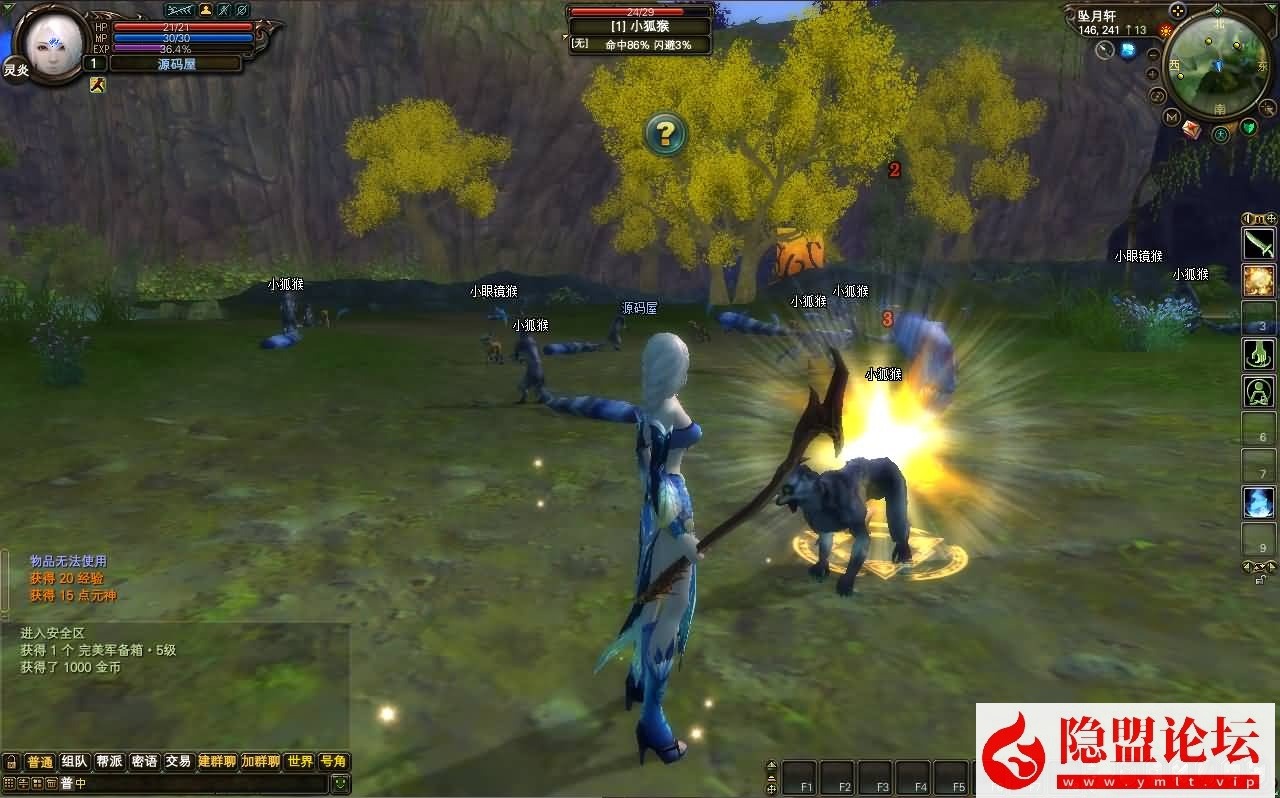Toggle the player portrait visibility icon
This screenshot has height=798, width=1280.
(x=206, y=10)
